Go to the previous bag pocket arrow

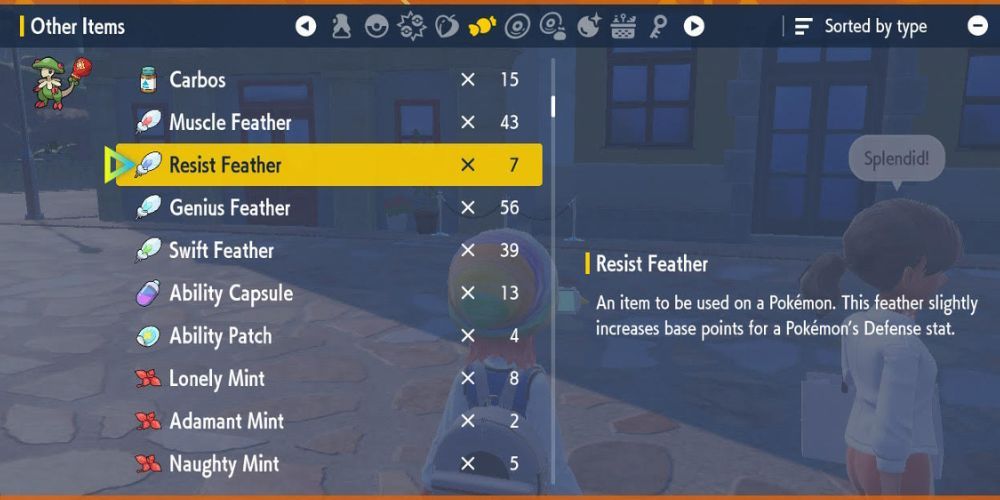click(306, 26)
